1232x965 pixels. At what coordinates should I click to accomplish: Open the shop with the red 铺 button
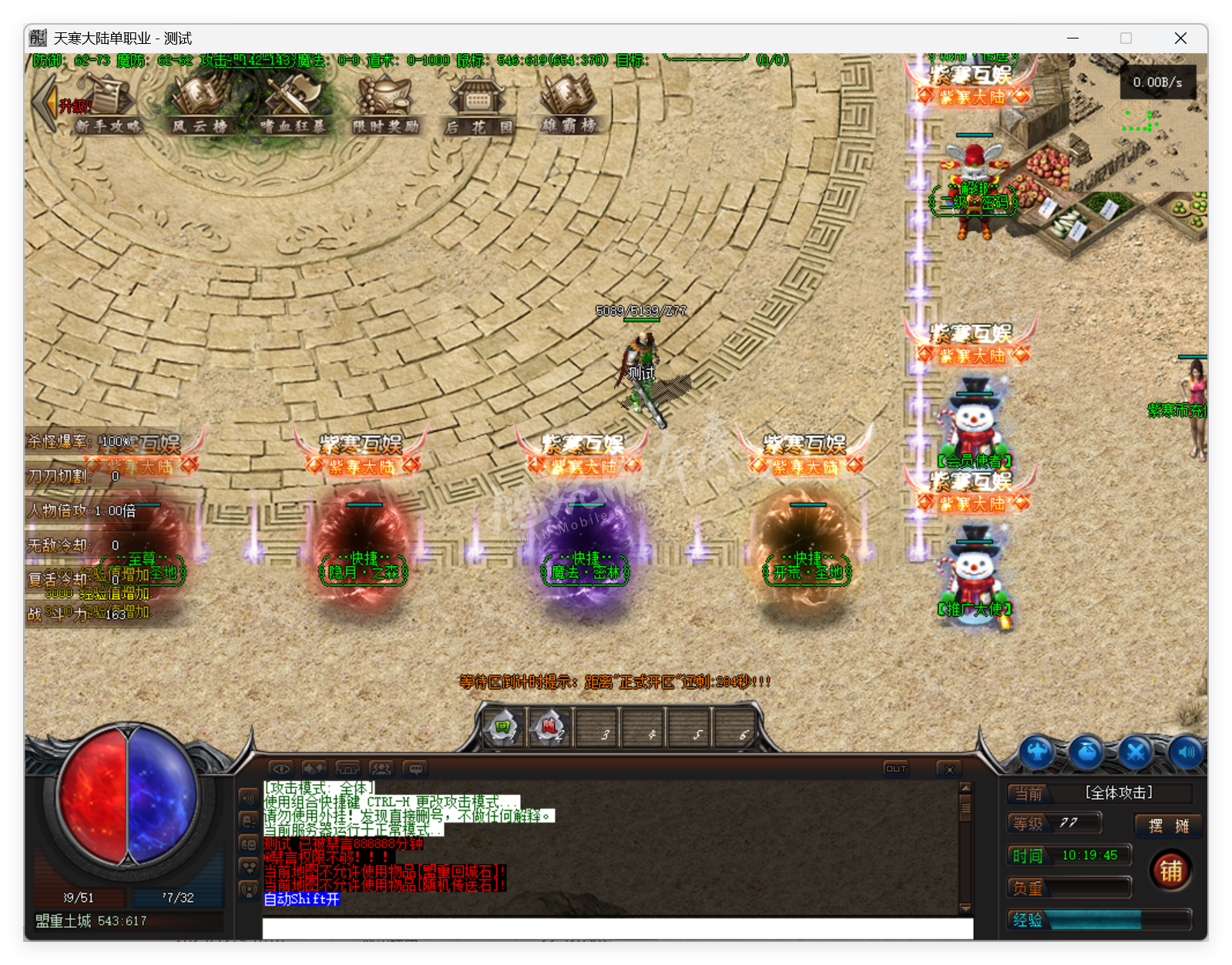(x=1170, y=870)
